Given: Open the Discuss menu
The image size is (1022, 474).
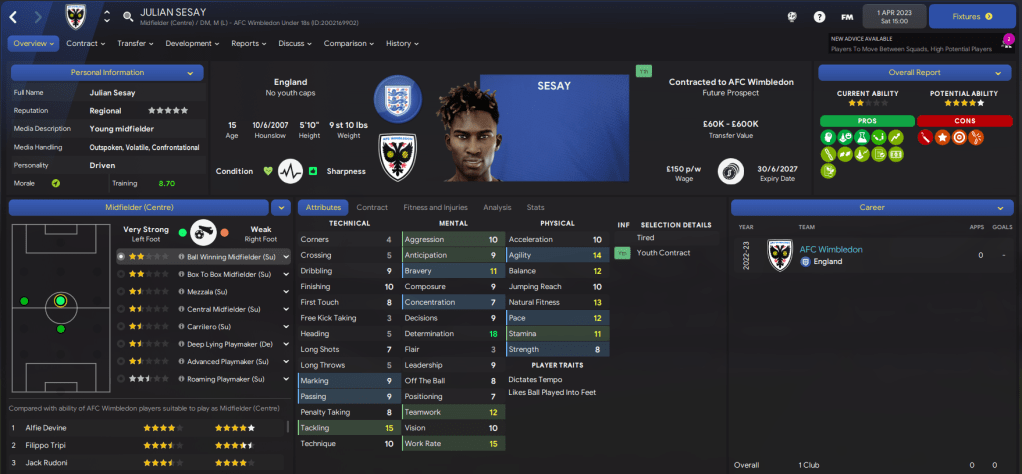Looking at the screenshot, I should click(x=295, y=43).
